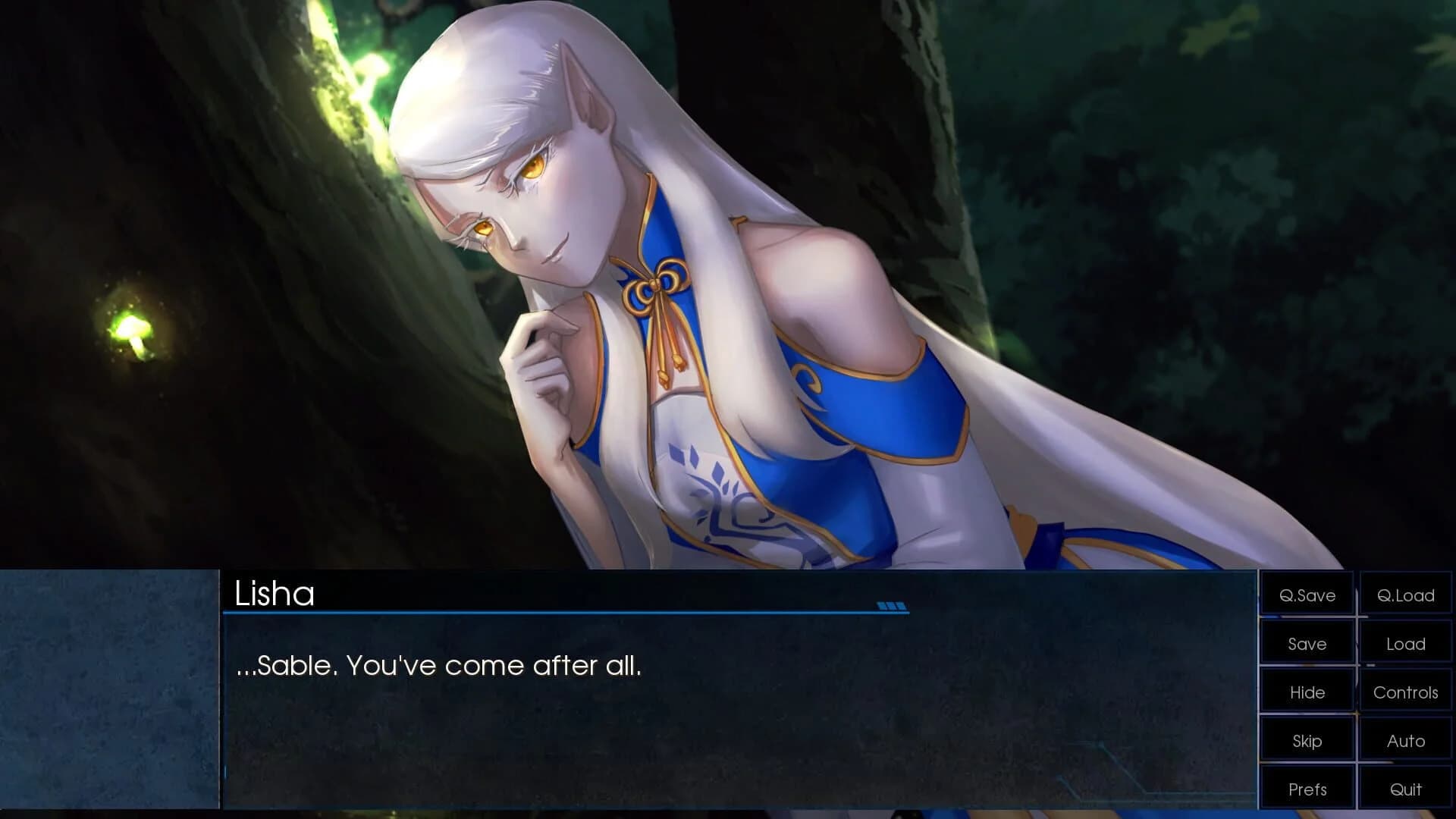Enable Auto-play mode
The width and height of the screenshot is (1456, 819).
pos(1405,741)
